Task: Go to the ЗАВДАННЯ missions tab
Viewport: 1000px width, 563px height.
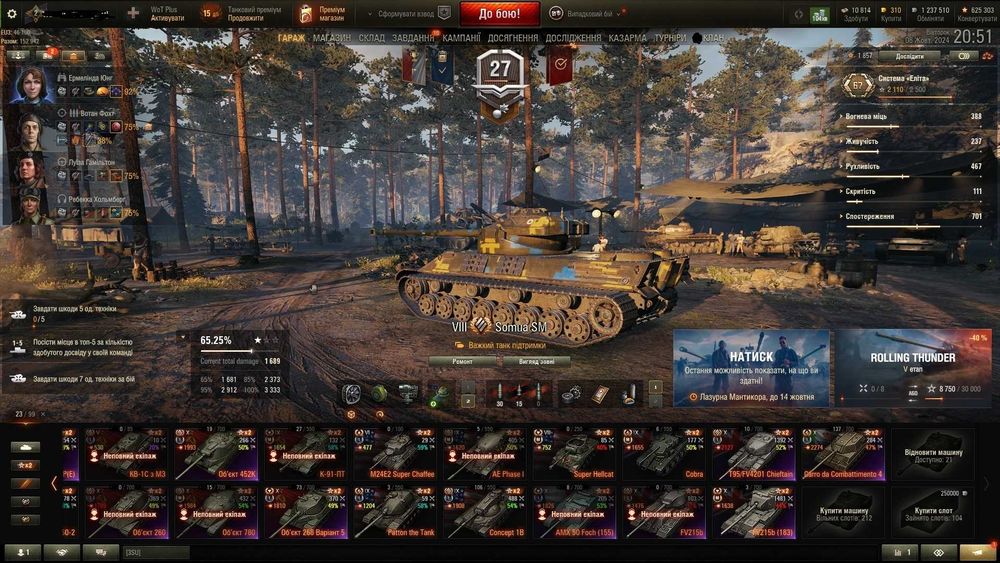Action: [414, 38]
